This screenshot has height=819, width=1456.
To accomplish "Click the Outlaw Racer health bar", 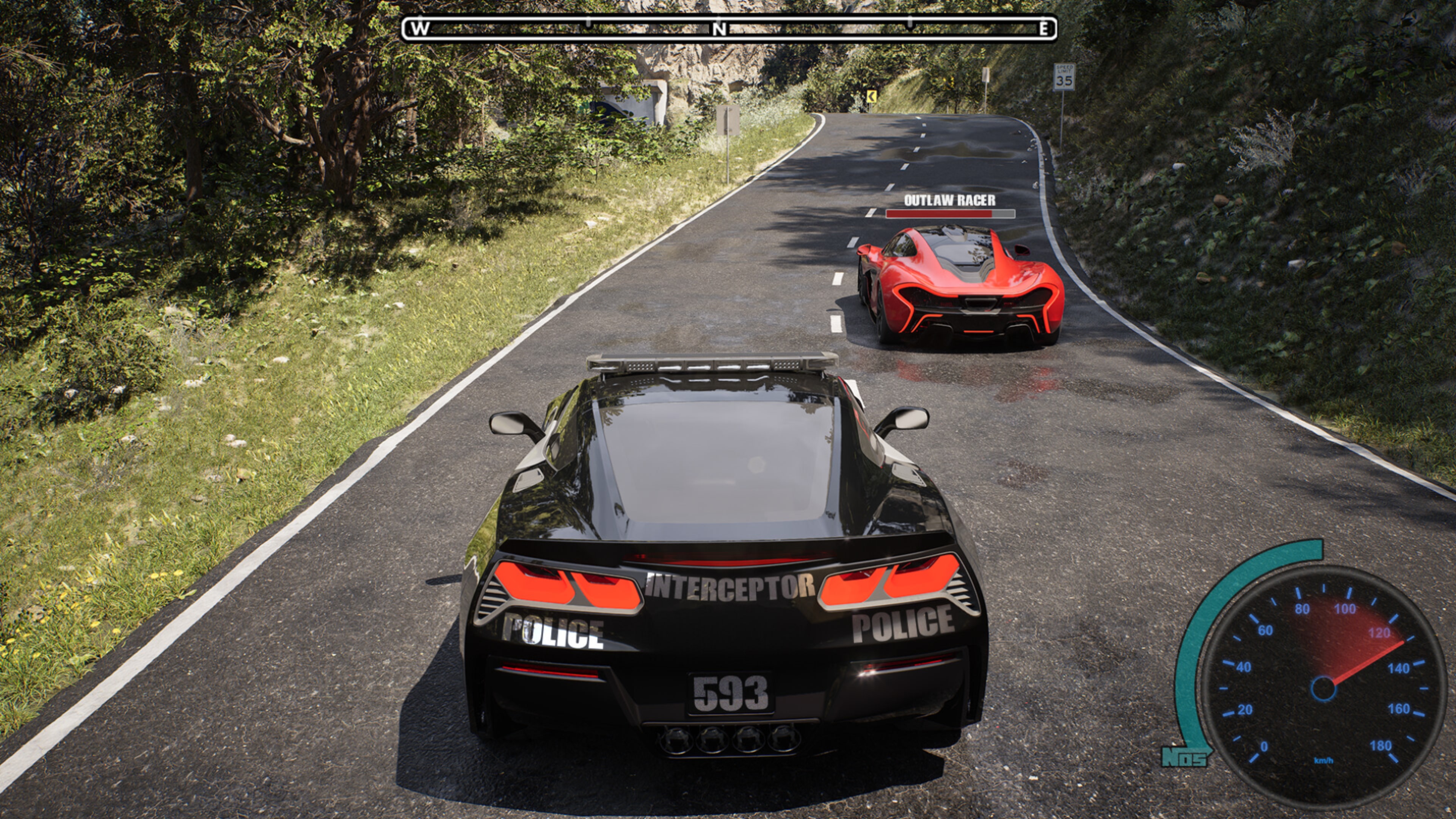I will point(949,215).
